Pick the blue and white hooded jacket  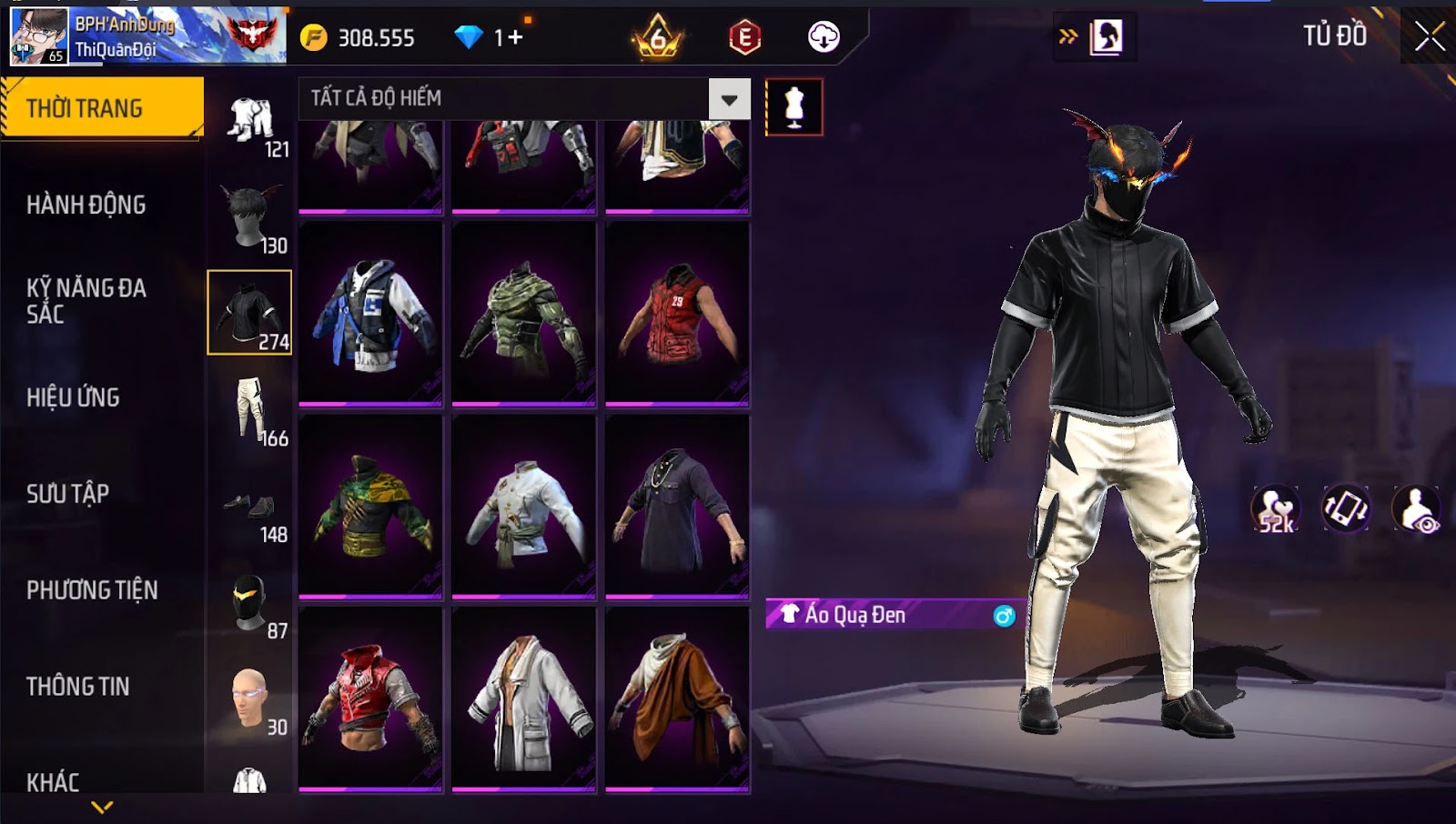(370, 314)
